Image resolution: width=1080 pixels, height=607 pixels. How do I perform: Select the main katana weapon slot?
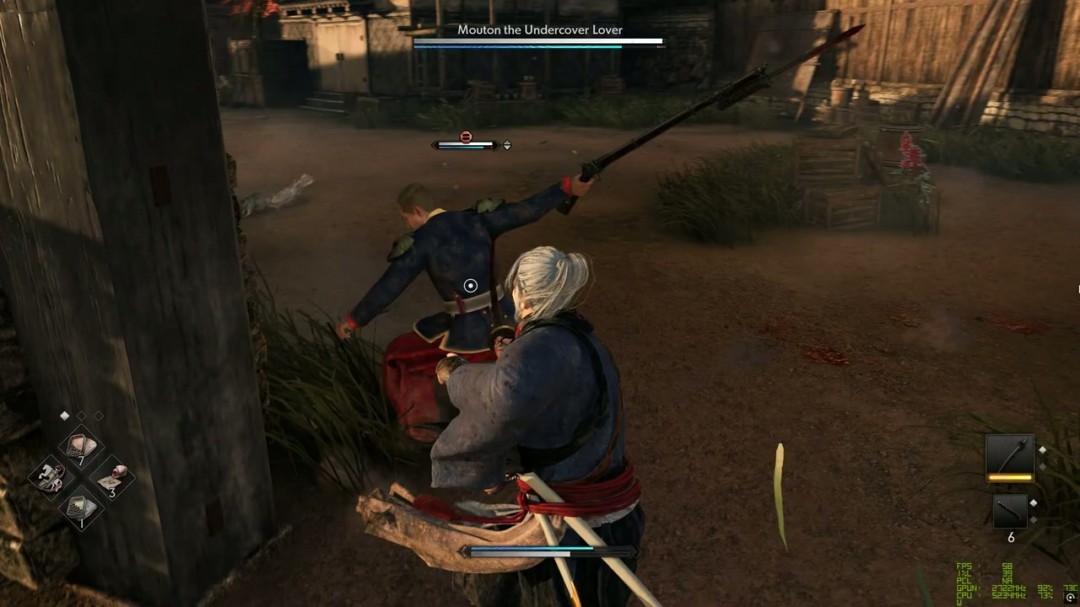click(x=1009, y=455)
